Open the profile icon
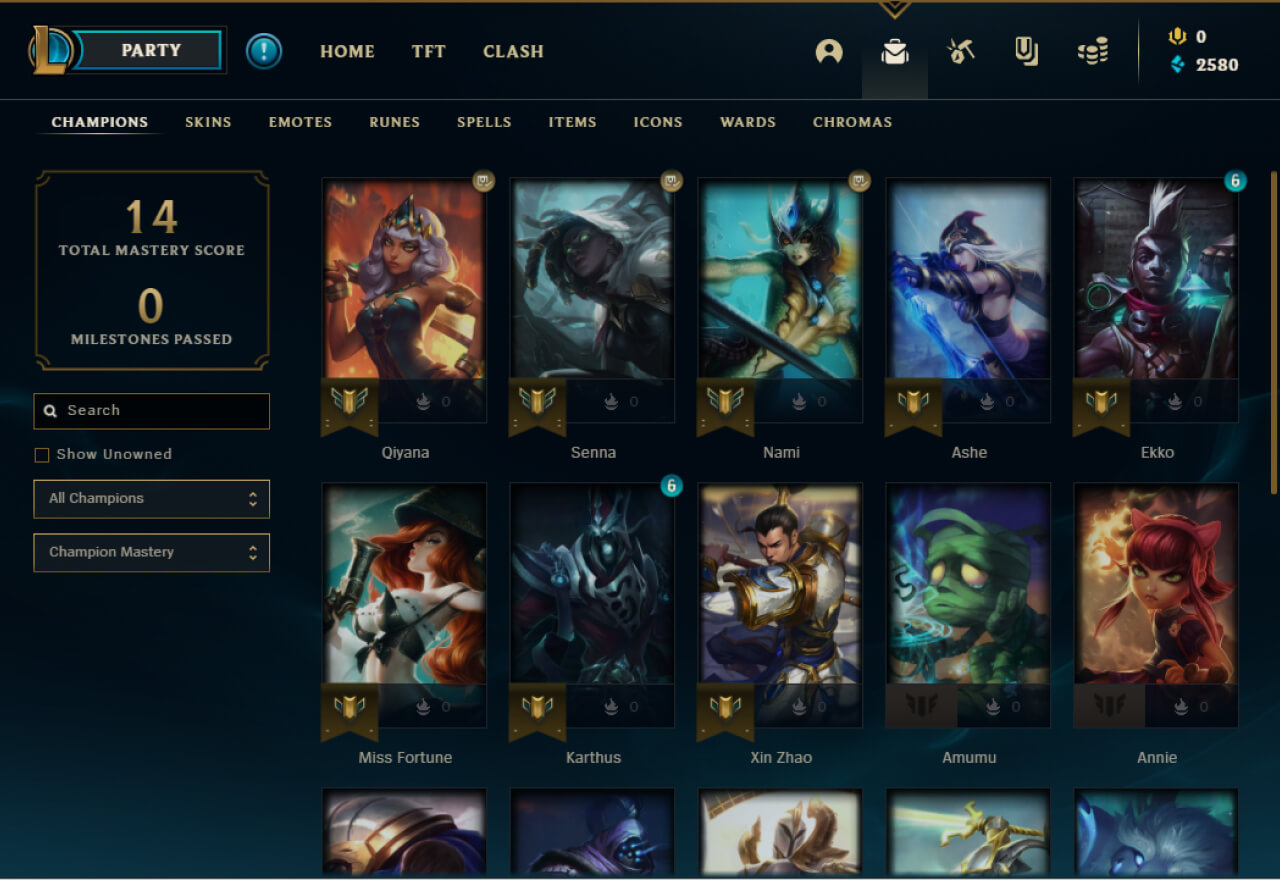 (828, 51)
